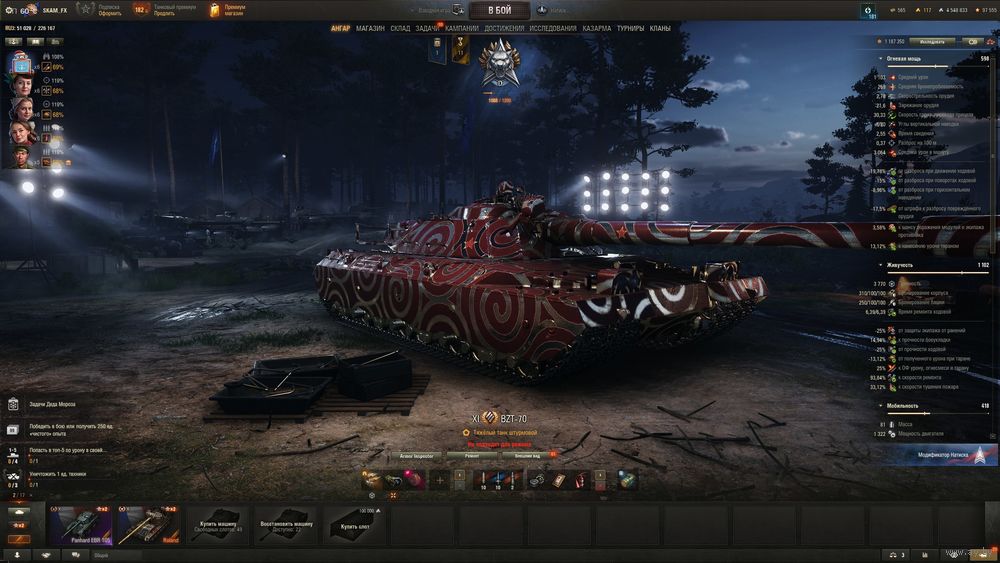
Task: Switch to the «КЛАНЫ» tab
Action: (660, 28)
